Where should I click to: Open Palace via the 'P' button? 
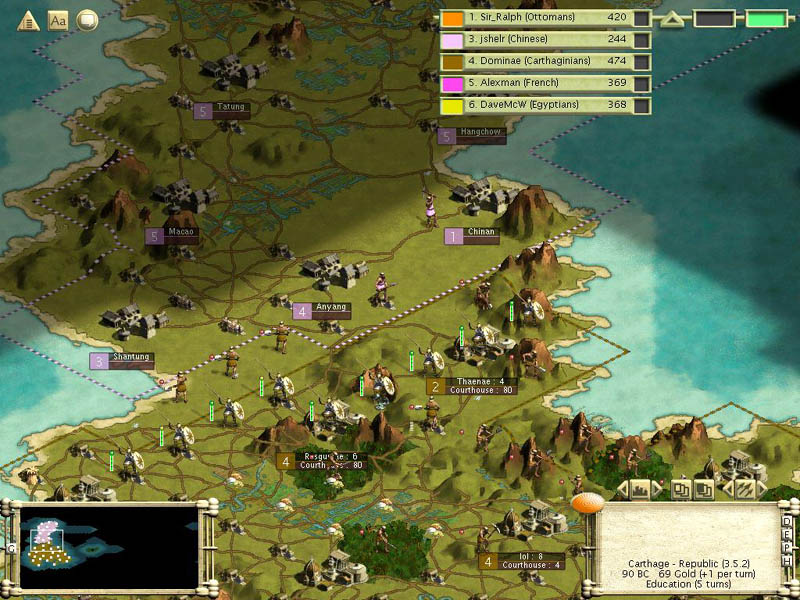[x=788, y=550]
